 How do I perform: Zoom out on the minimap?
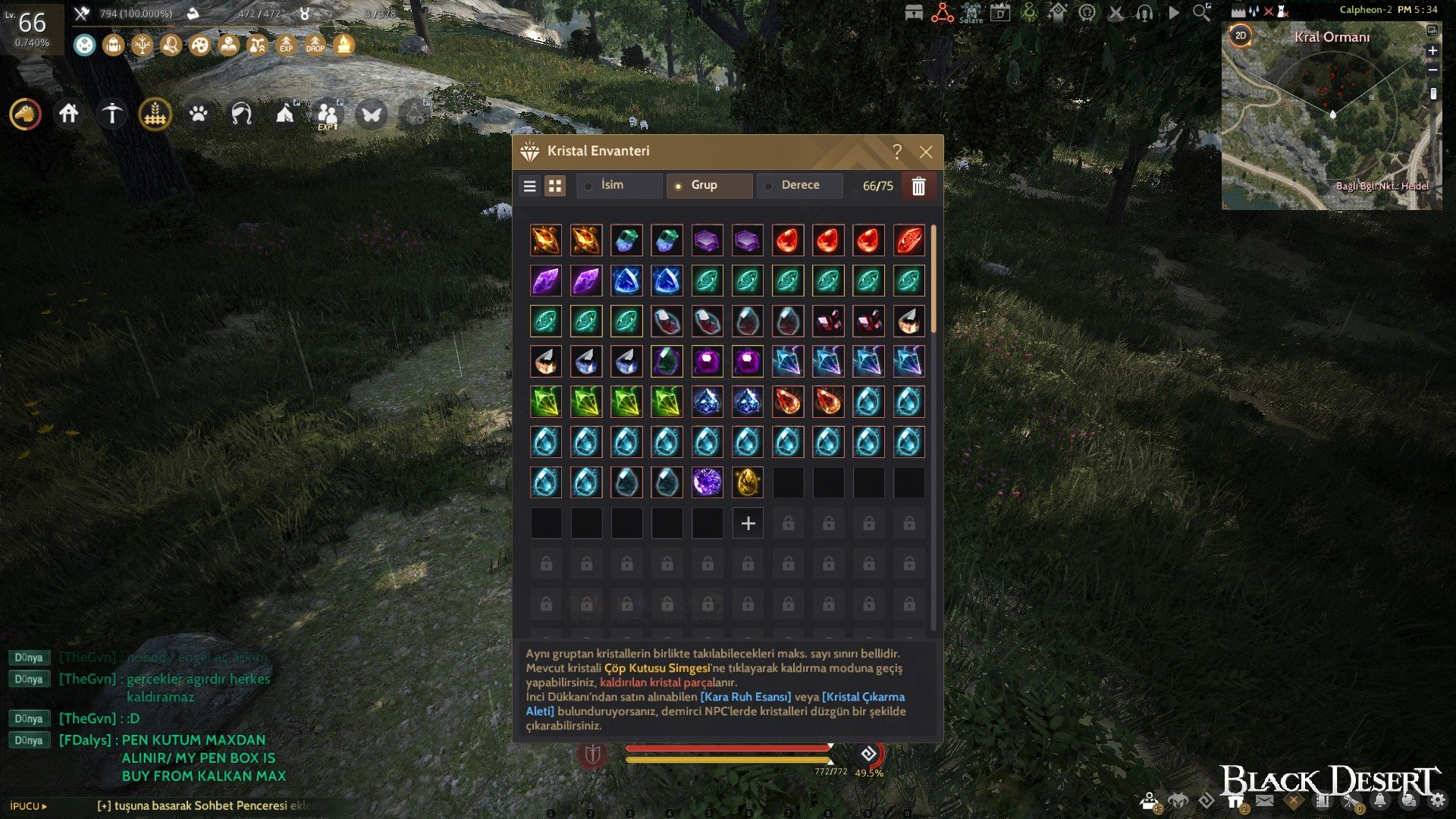pos(1432,70)
